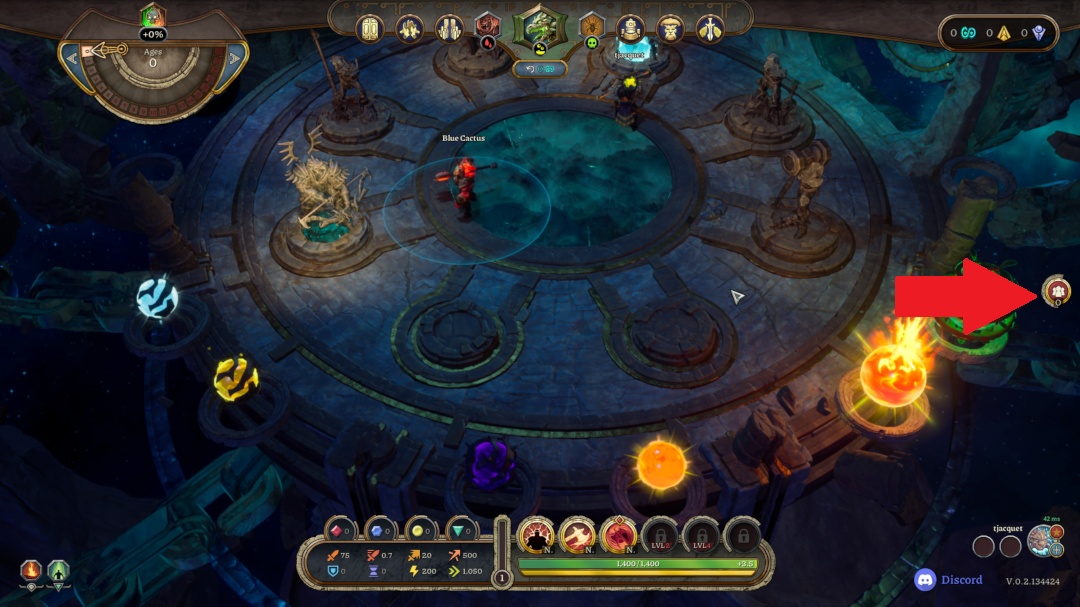Choose the red ogre hero portrait
Viewport: 1080px width, 607px height.
(487, 26)
